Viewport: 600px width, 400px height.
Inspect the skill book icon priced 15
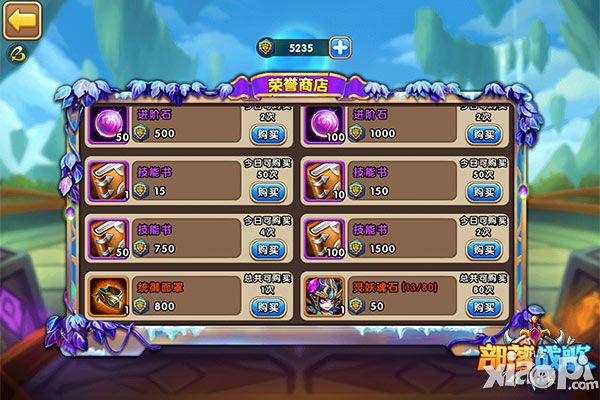point(106,181)
